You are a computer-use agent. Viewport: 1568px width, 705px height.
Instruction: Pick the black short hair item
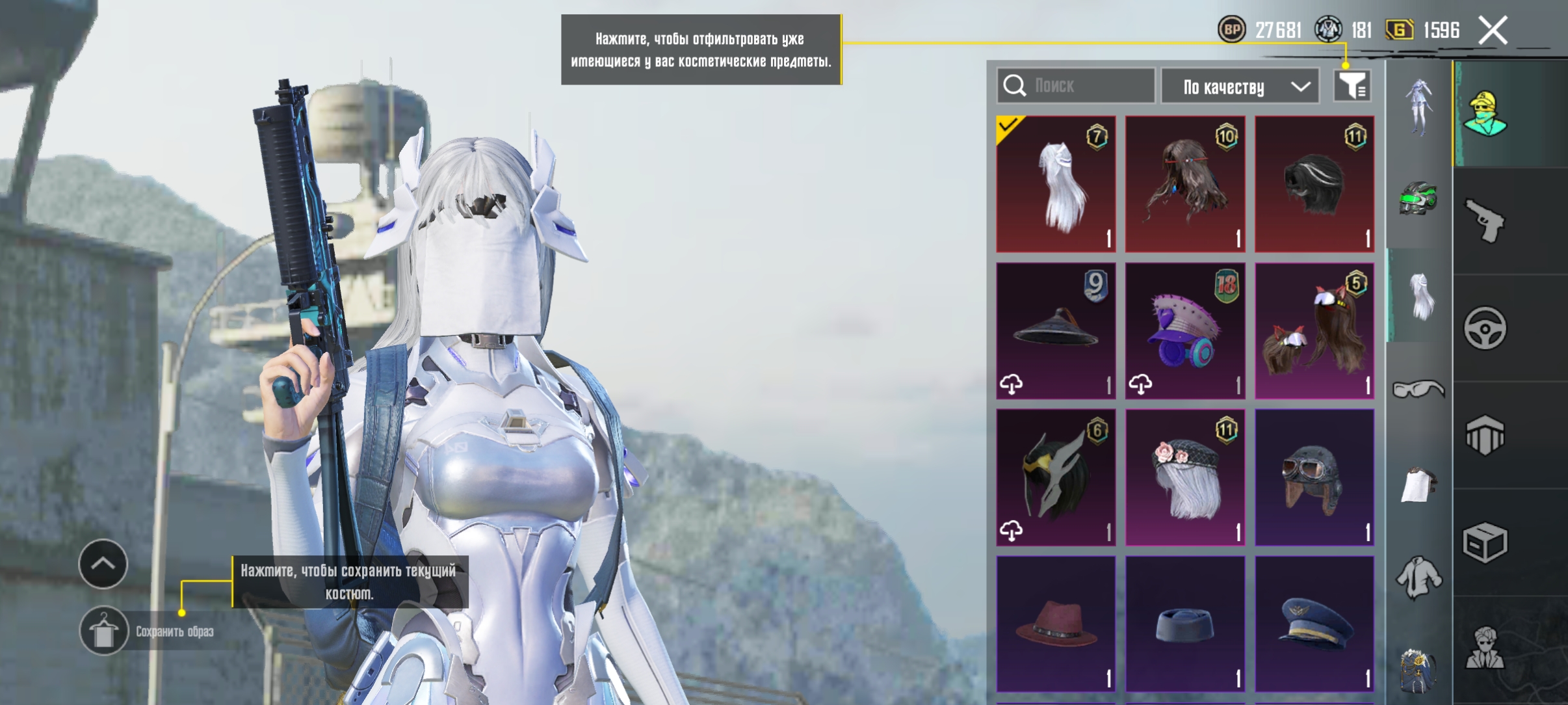click(1314, 185)
